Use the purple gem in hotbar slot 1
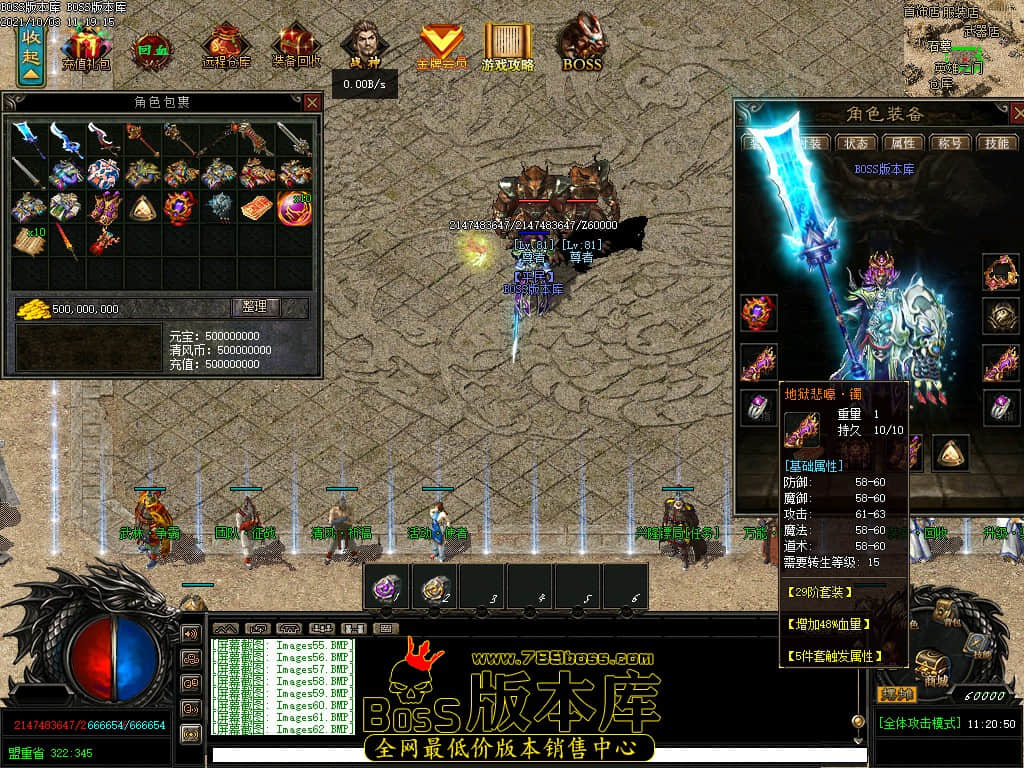Viewport: 1024px width, 768px height. [x=386, y=586]
